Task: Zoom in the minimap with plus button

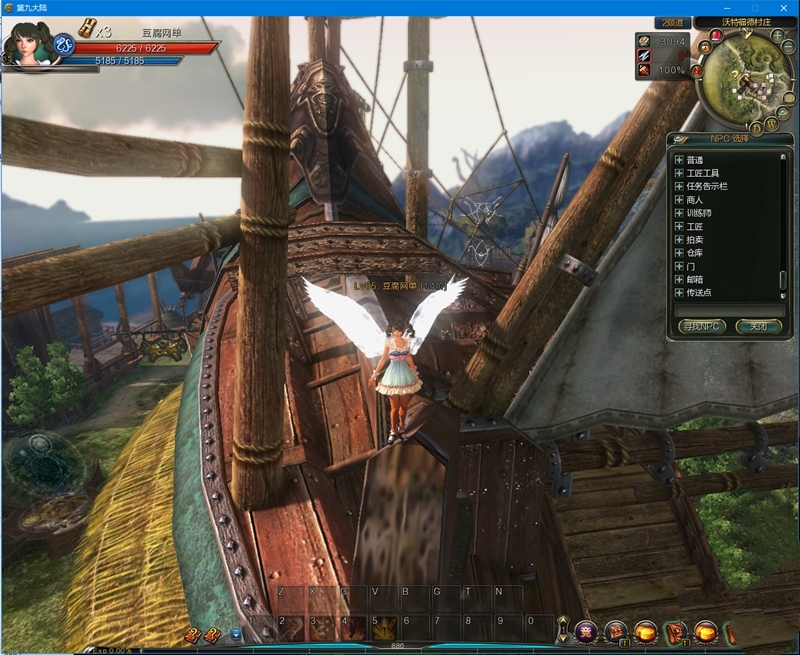Action: pyautogui.click(x=777, y=36)
